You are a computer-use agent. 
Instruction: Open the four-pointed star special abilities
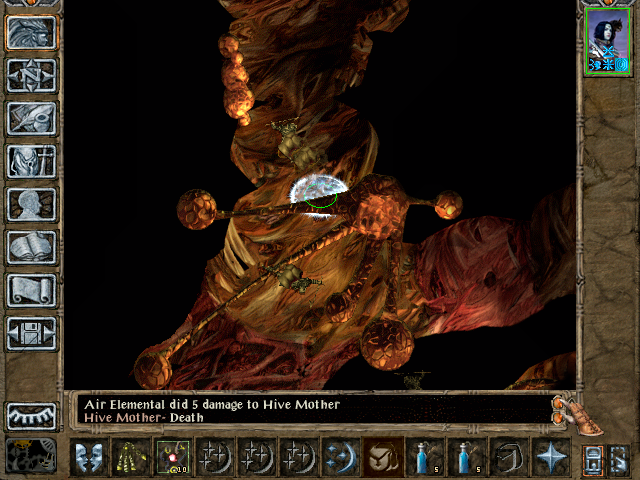(x=551, y=457)
